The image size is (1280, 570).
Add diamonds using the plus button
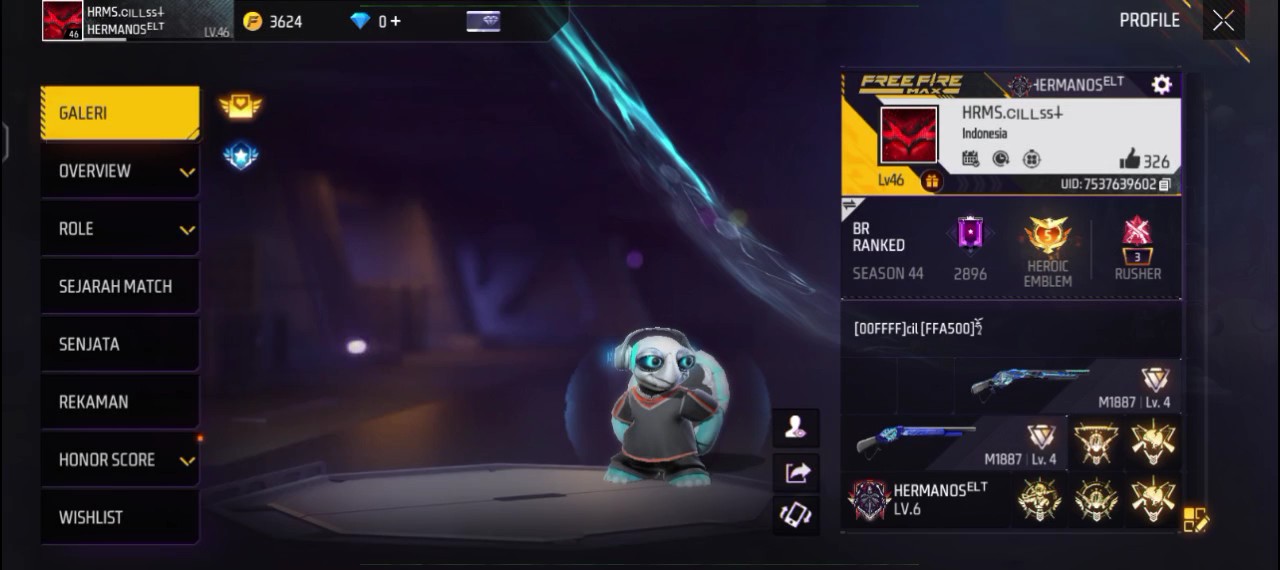click(395, 21)
